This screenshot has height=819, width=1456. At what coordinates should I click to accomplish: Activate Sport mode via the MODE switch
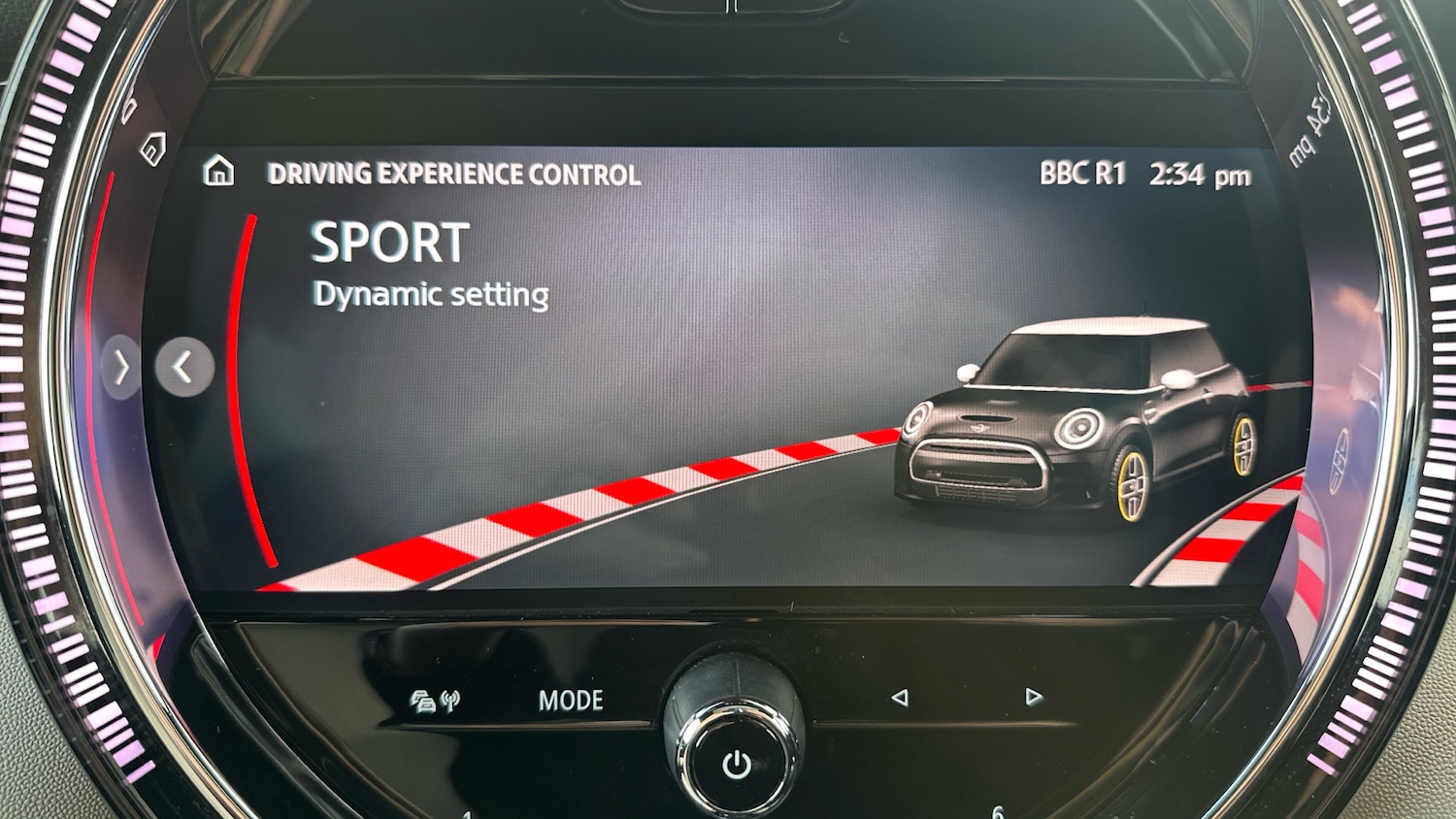[x=571, y=700]
